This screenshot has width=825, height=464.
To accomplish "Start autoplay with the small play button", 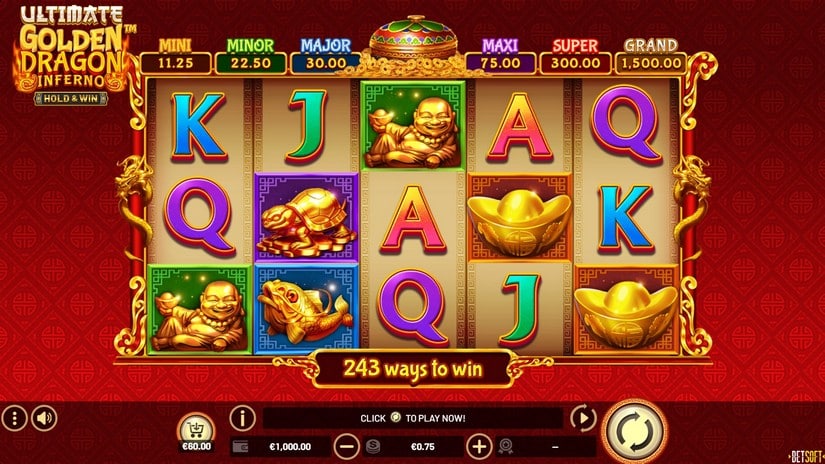I will tap(582, 418).
